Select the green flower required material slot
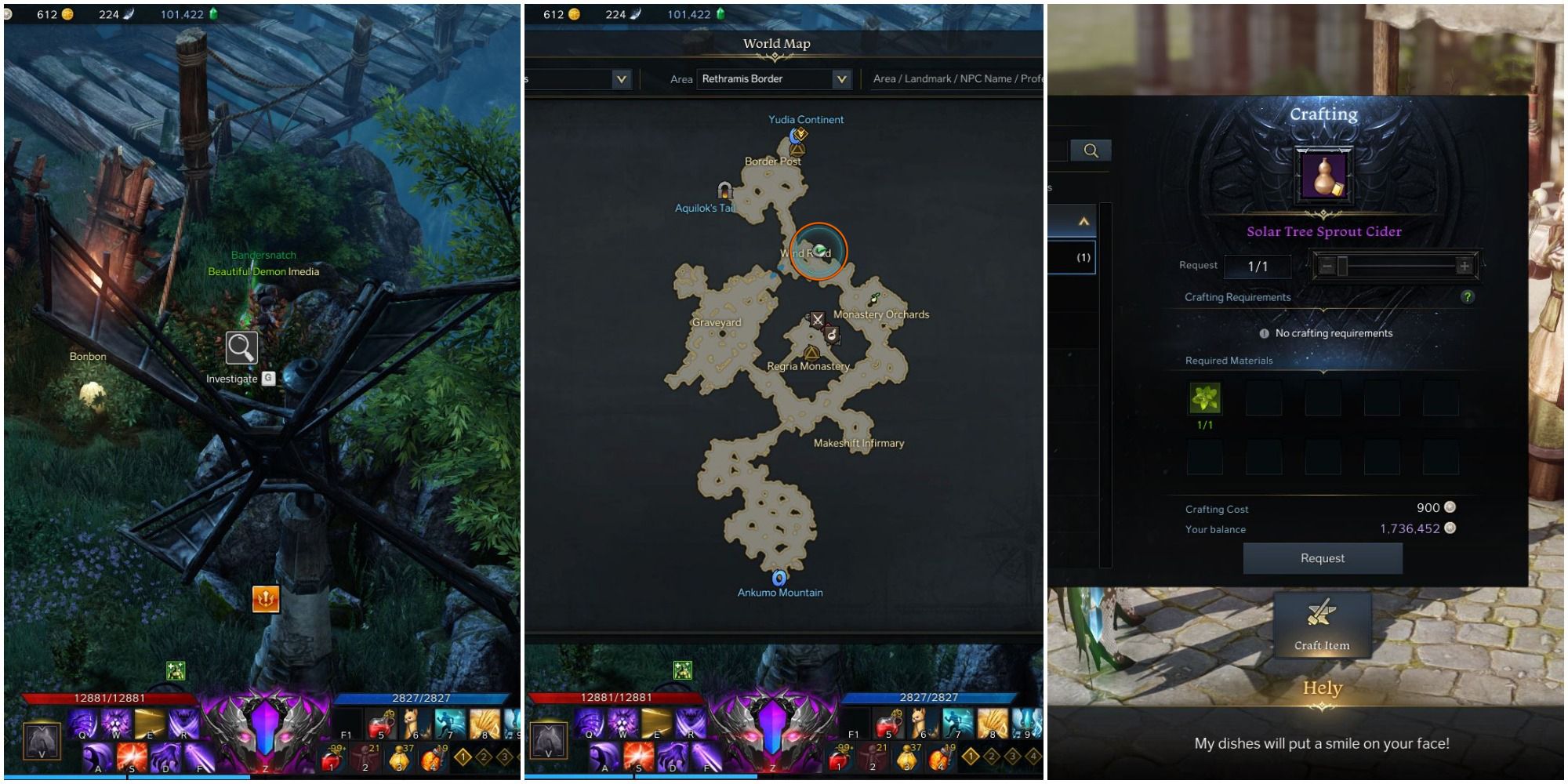Screen dimensions: 1568x784 (x=1203, y=398)
